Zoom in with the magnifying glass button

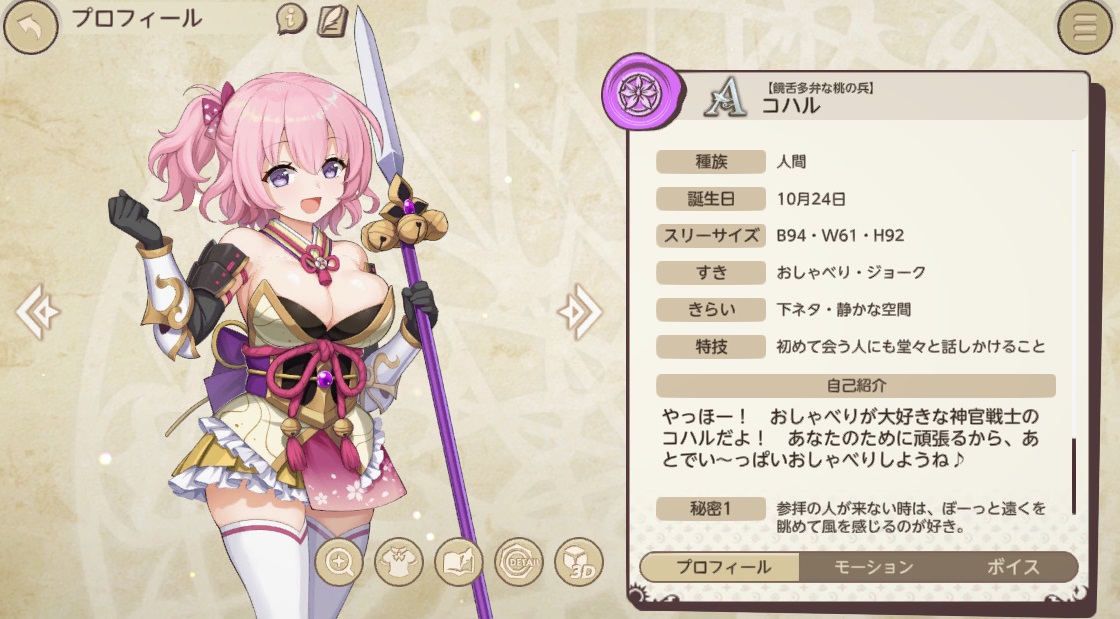339,563
